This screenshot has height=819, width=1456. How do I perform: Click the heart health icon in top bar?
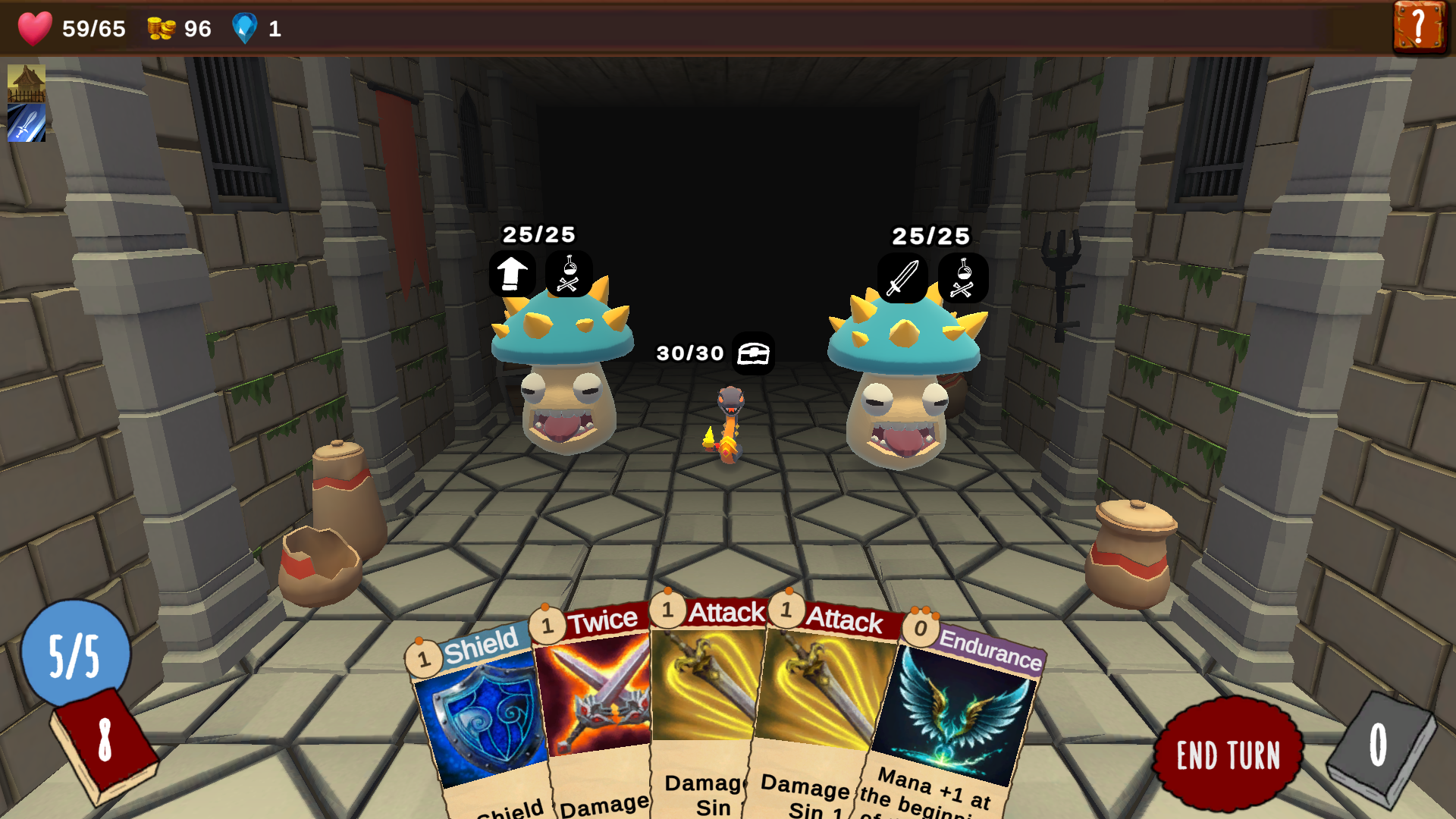click(35, 30)
